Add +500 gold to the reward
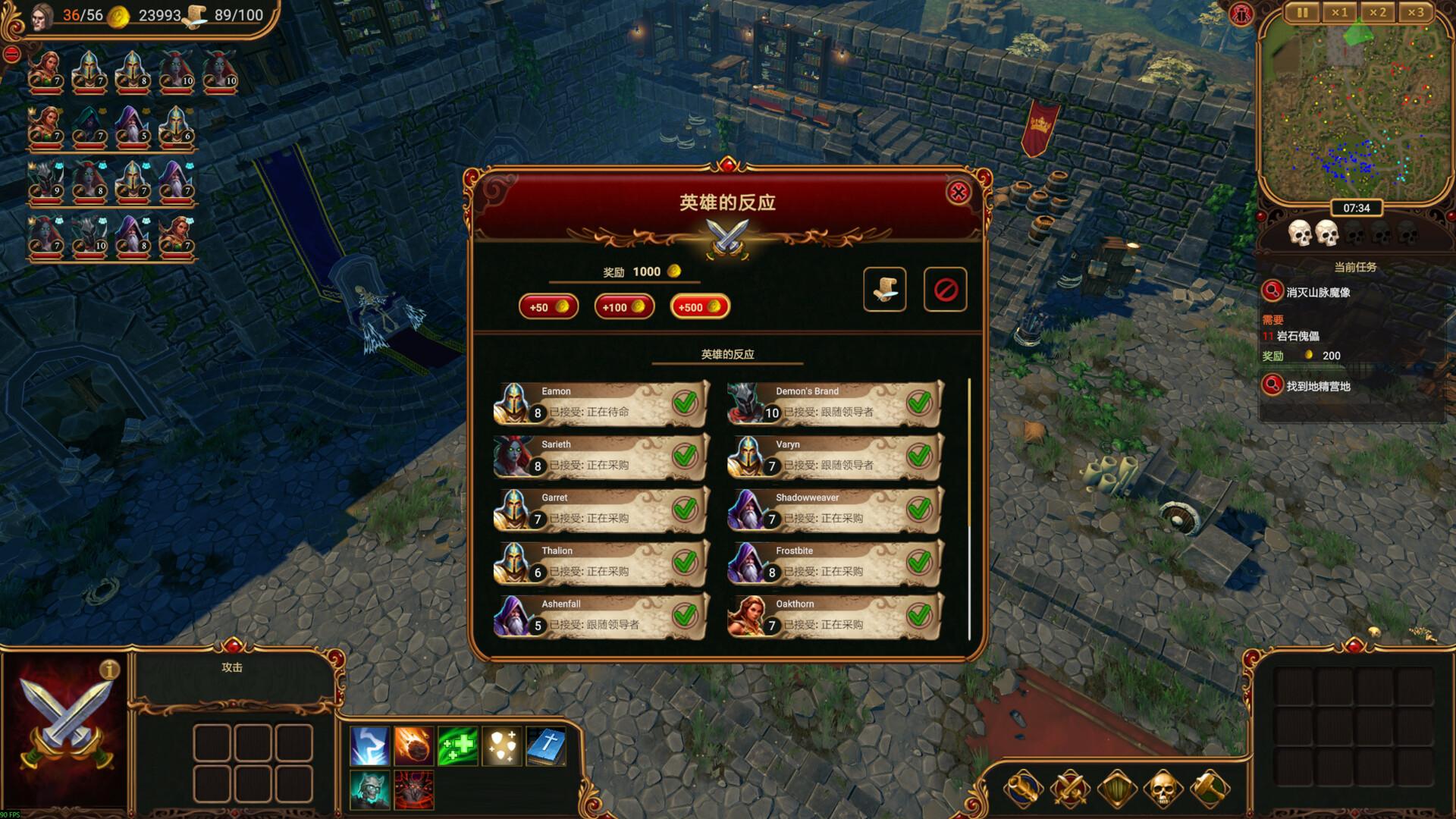The image size is (1456, 819). (x=698, y=306)
